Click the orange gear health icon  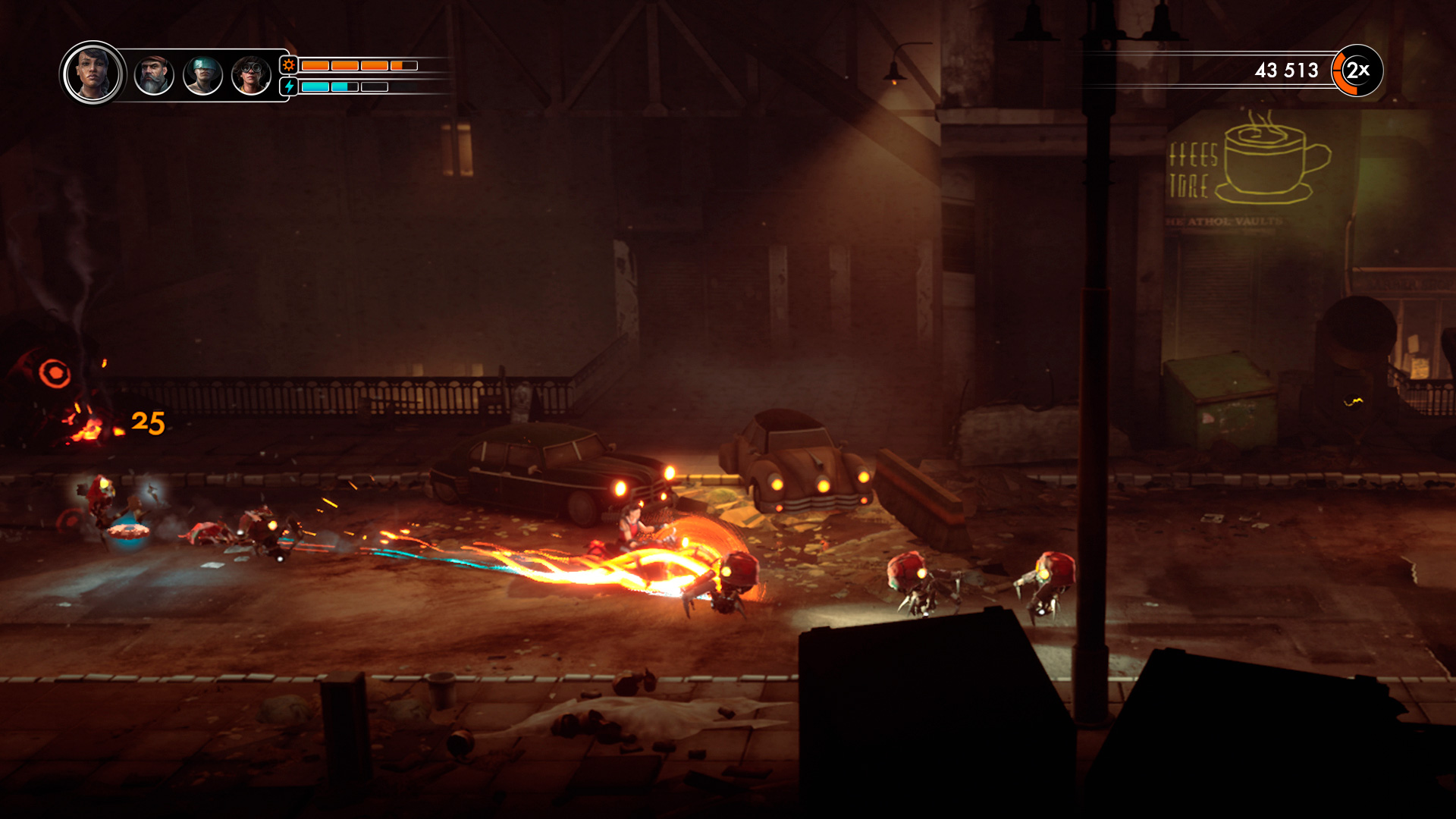[288, 67]
